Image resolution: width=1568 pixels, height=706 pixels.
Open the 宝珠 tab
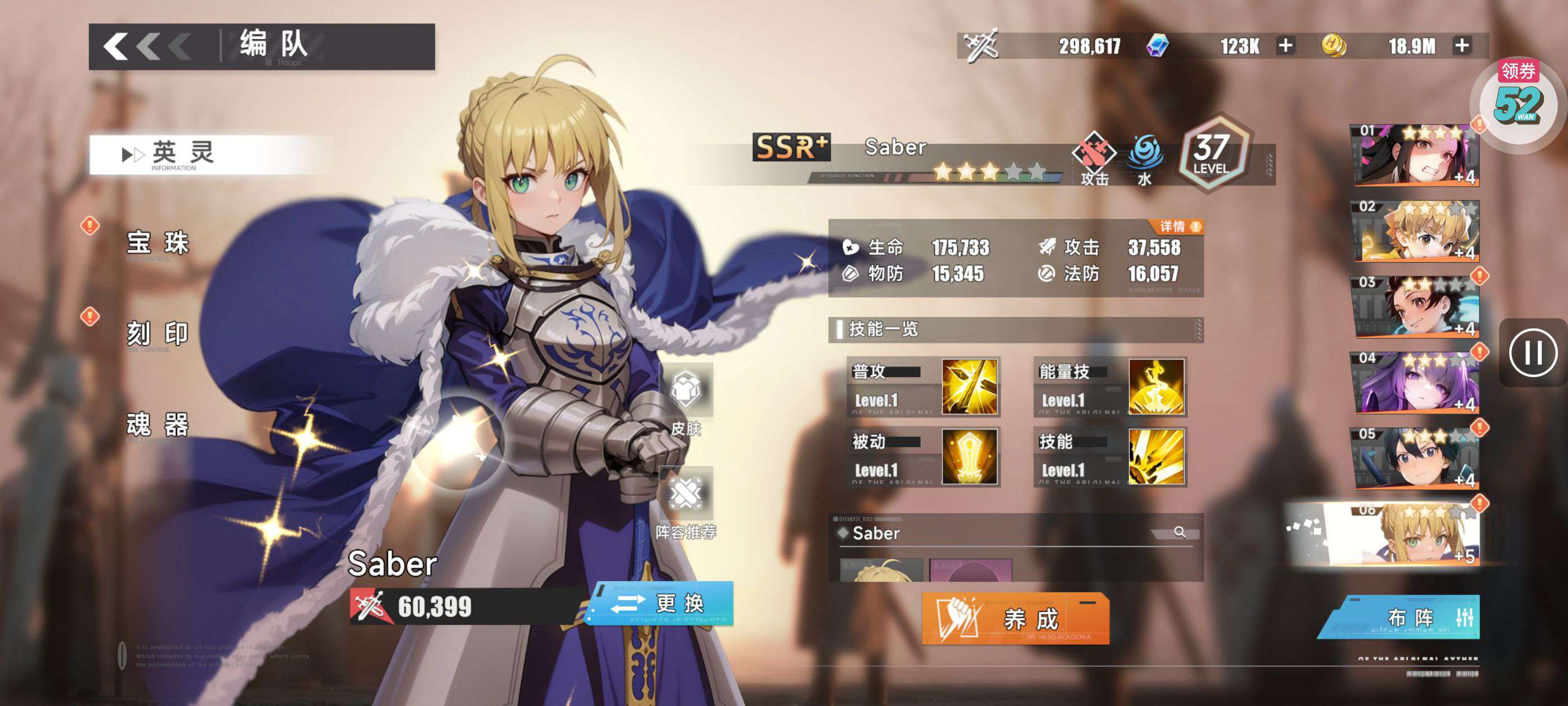coord(158,243)
